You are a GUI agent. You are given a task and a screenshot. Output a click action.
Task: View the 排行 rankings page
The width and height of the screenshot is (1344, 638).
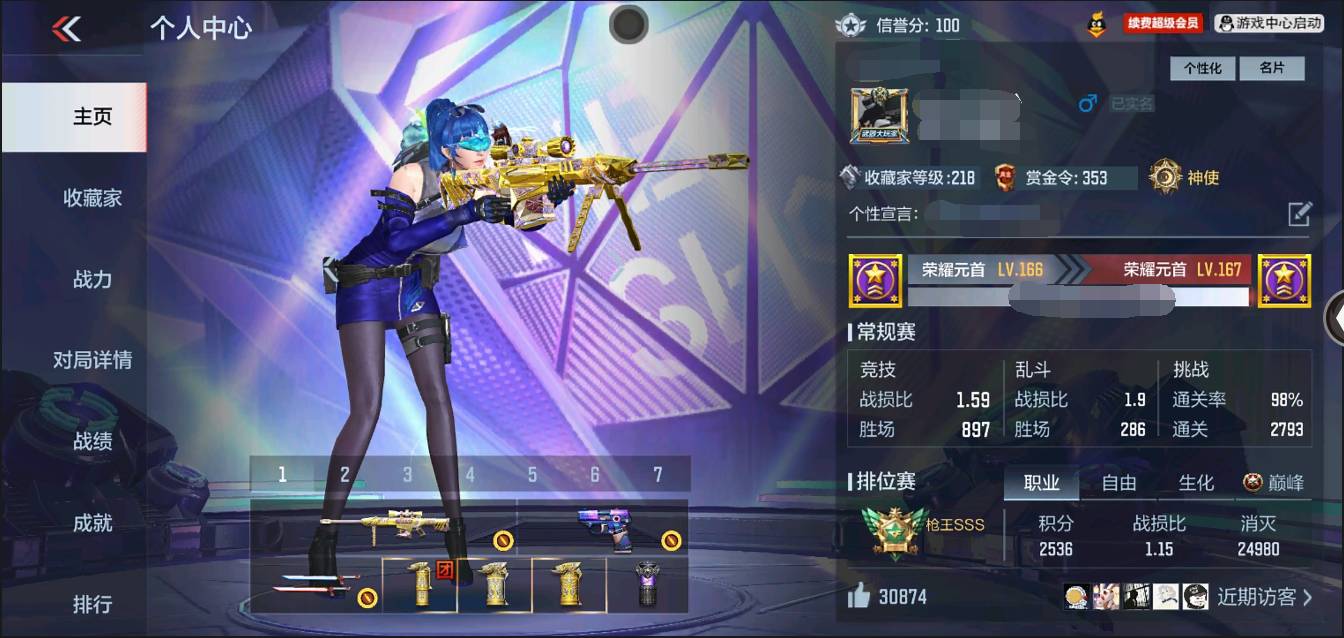(92, 604)
